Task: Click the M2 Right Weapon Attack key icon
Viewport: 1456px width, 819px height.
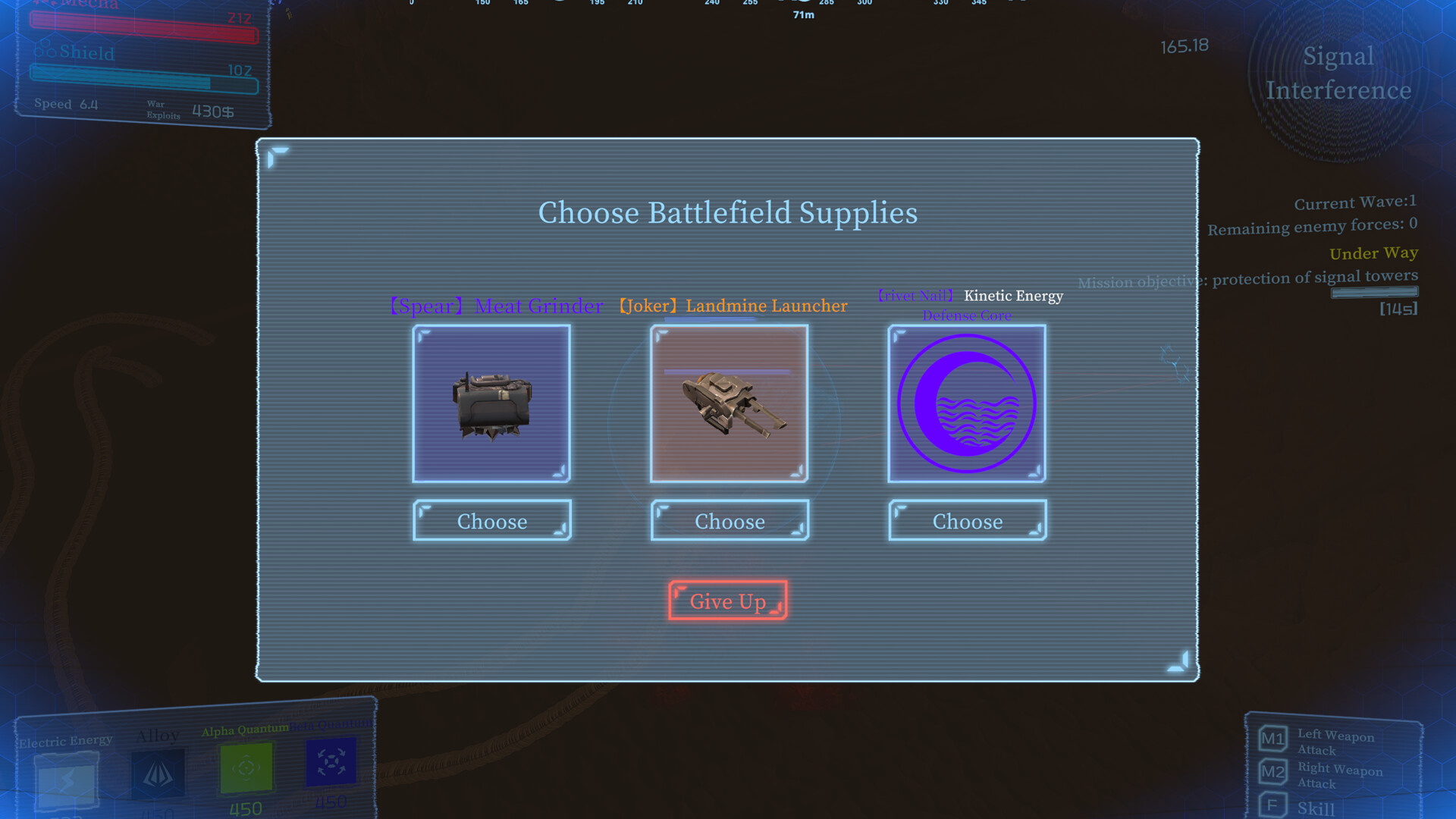Action: coord(1272,771)
